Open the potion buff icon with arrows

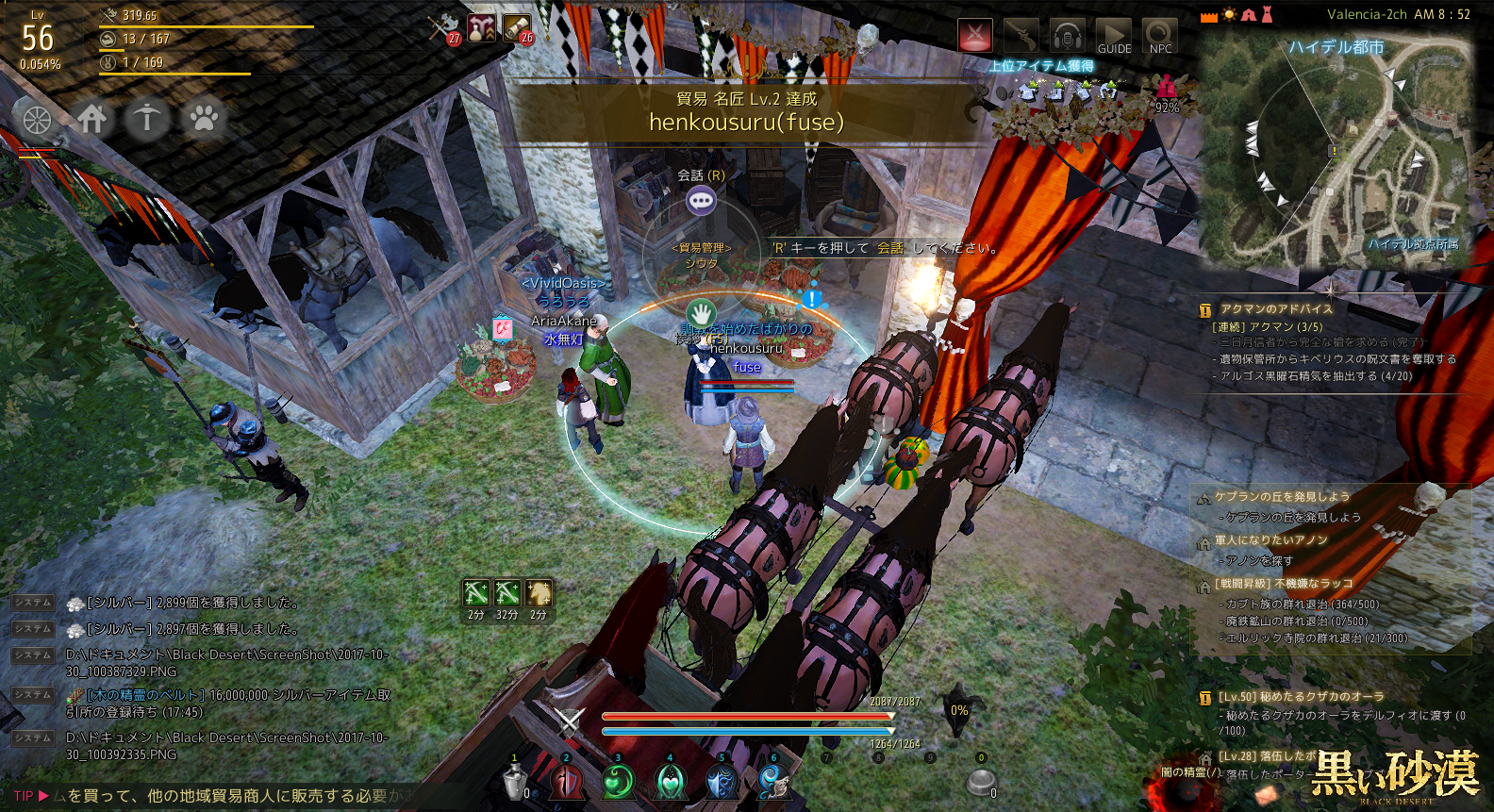click(482, 28)
